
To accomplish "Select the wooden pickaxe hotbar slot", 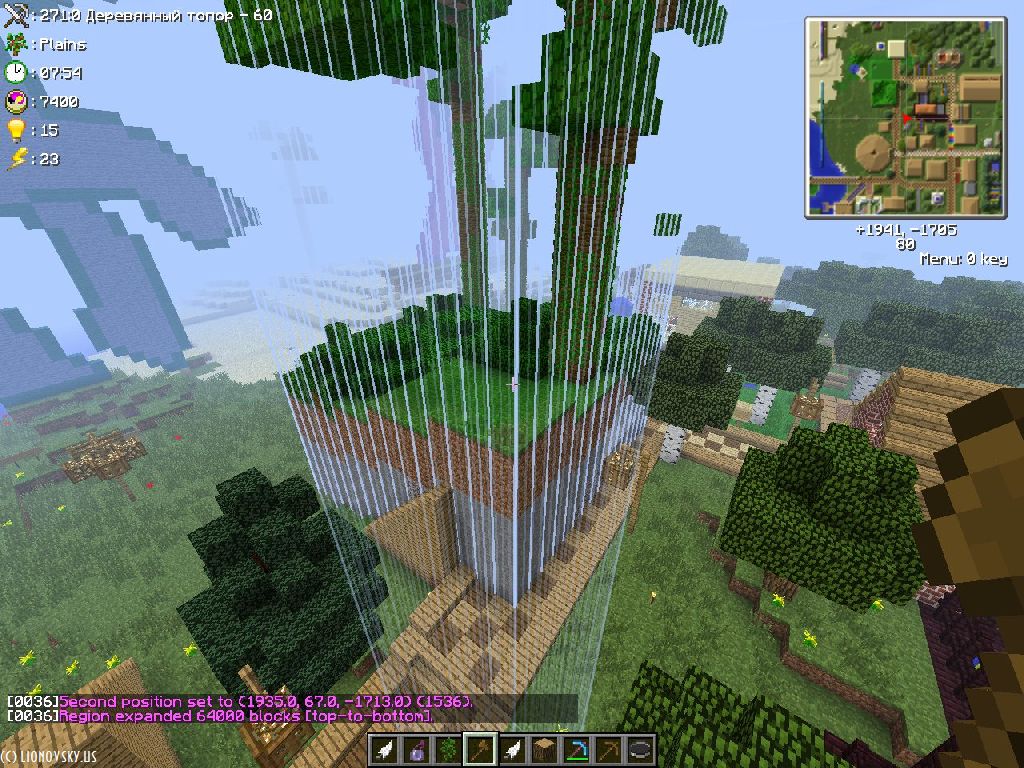I will tap(609, 750).
